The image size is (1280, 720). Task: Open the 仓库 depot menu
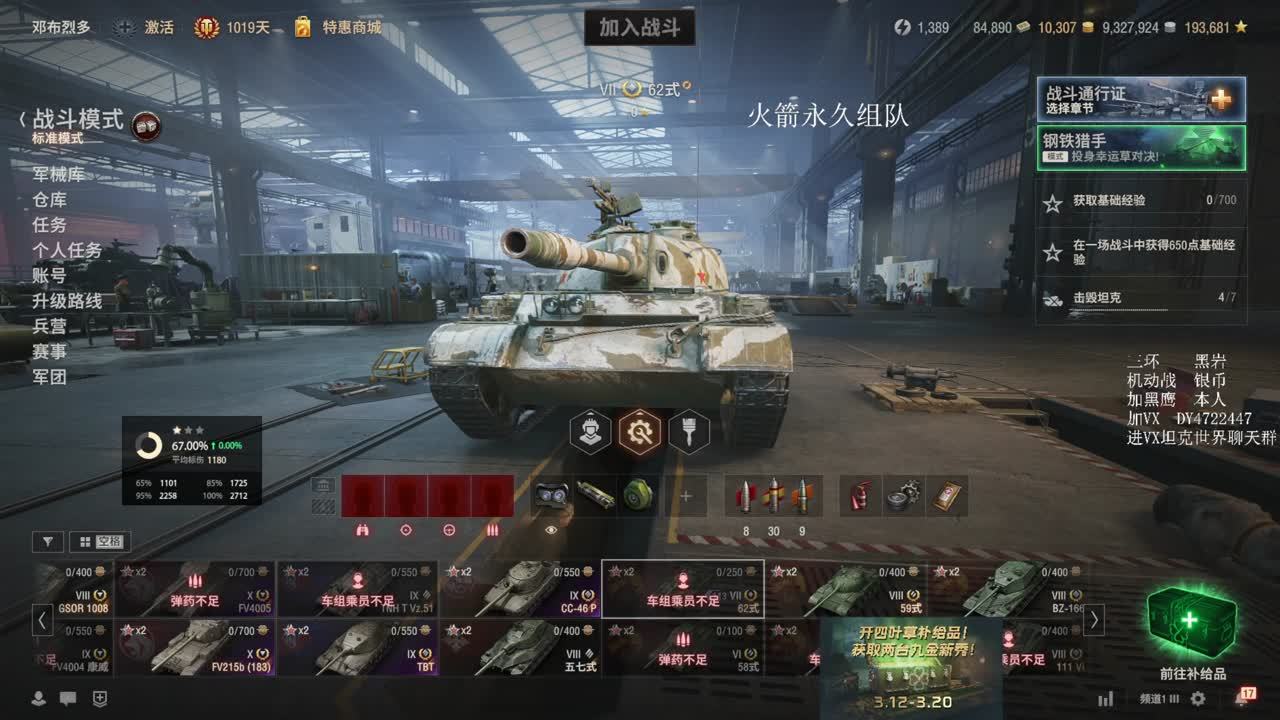[50, 200]
